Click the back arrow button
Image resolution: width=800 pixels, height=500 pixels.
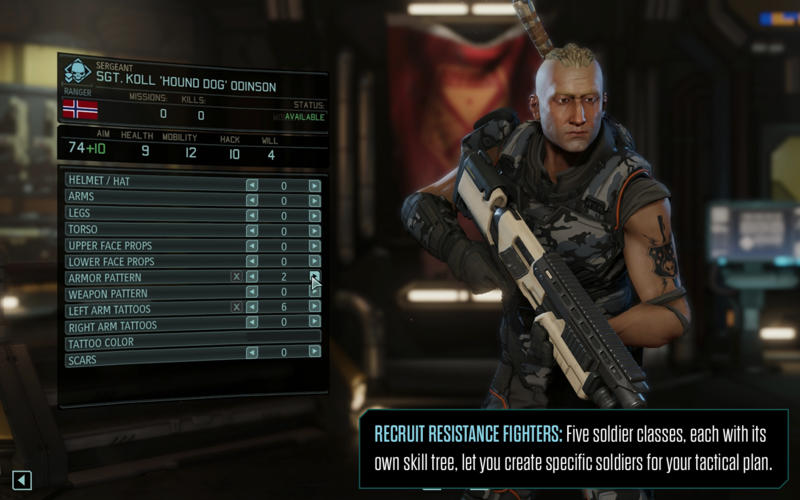(x=22, y=481)
